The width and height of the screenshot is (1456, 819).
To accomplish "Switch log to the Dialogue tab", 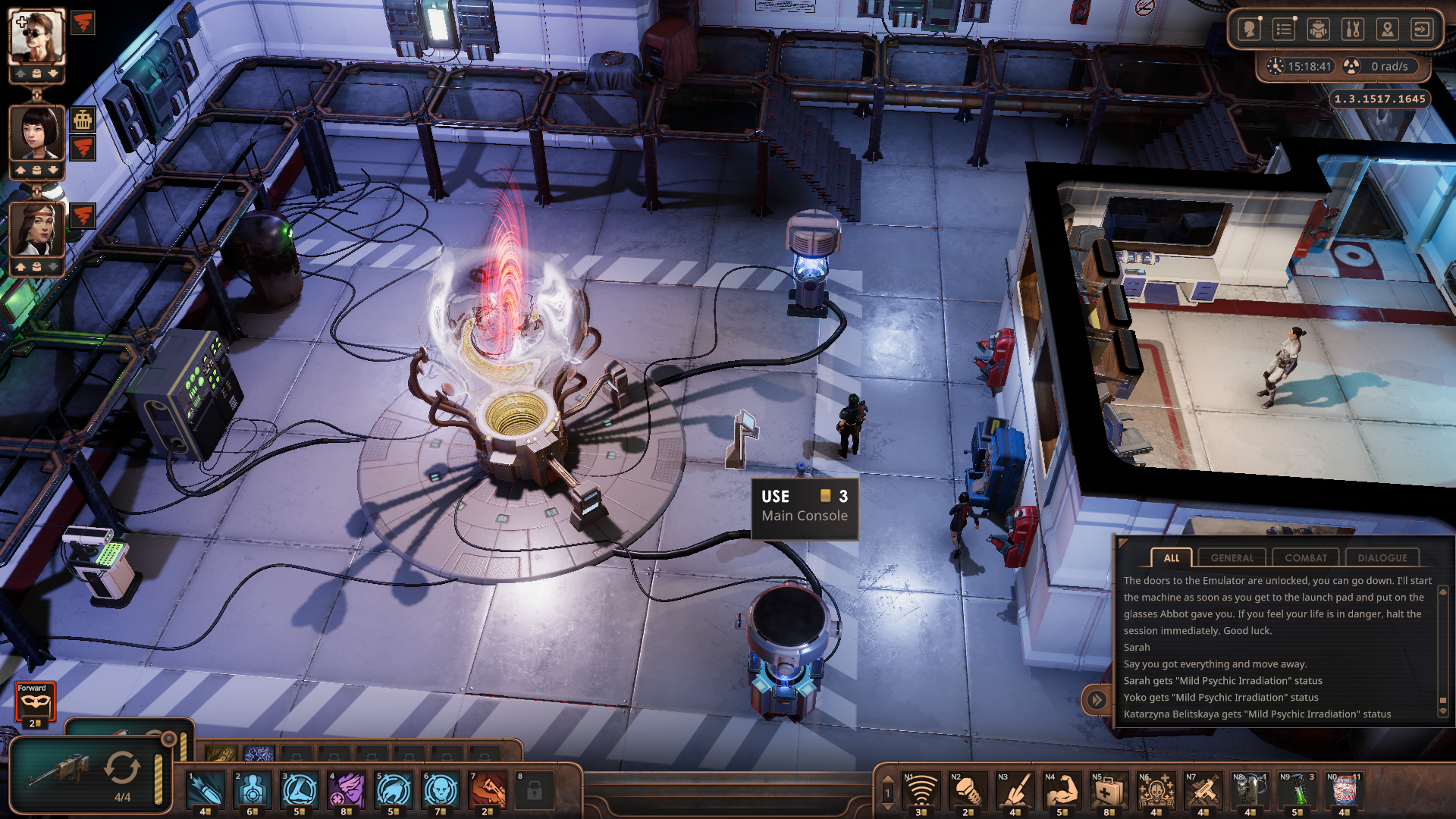I will pyautogui.click(x=1382, y=557).
